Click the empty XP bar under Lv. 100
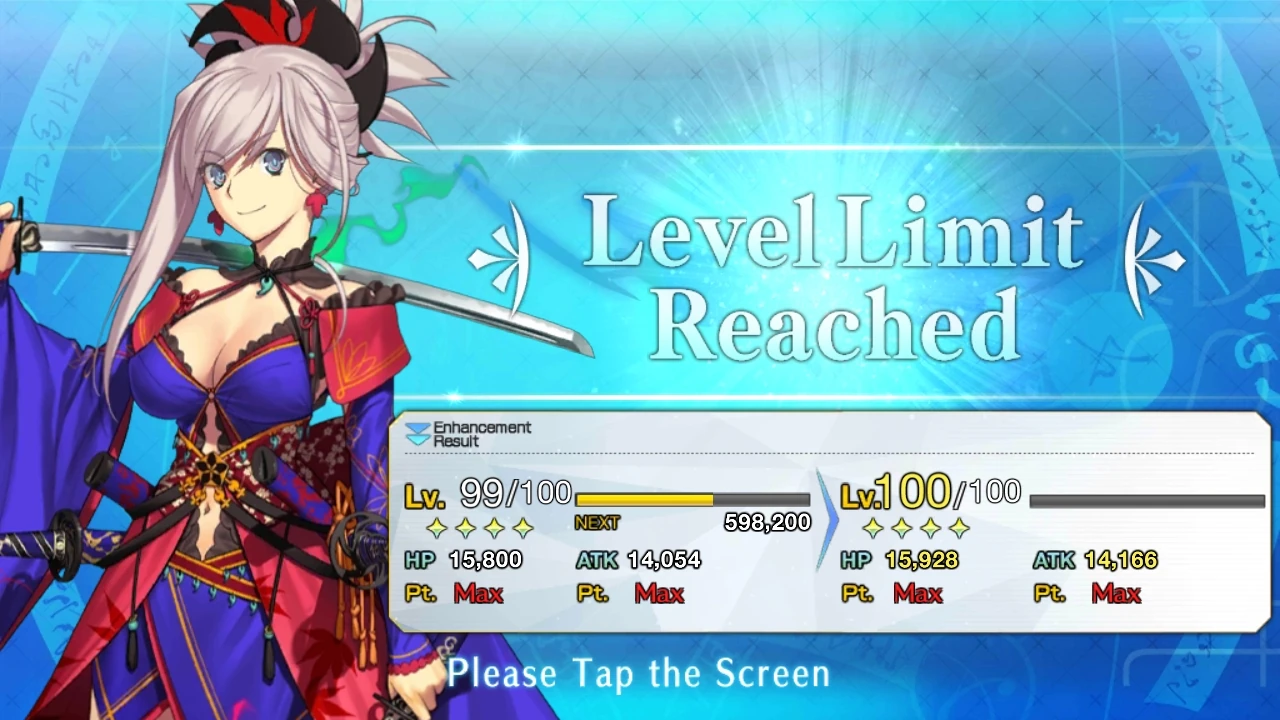 1145,502
